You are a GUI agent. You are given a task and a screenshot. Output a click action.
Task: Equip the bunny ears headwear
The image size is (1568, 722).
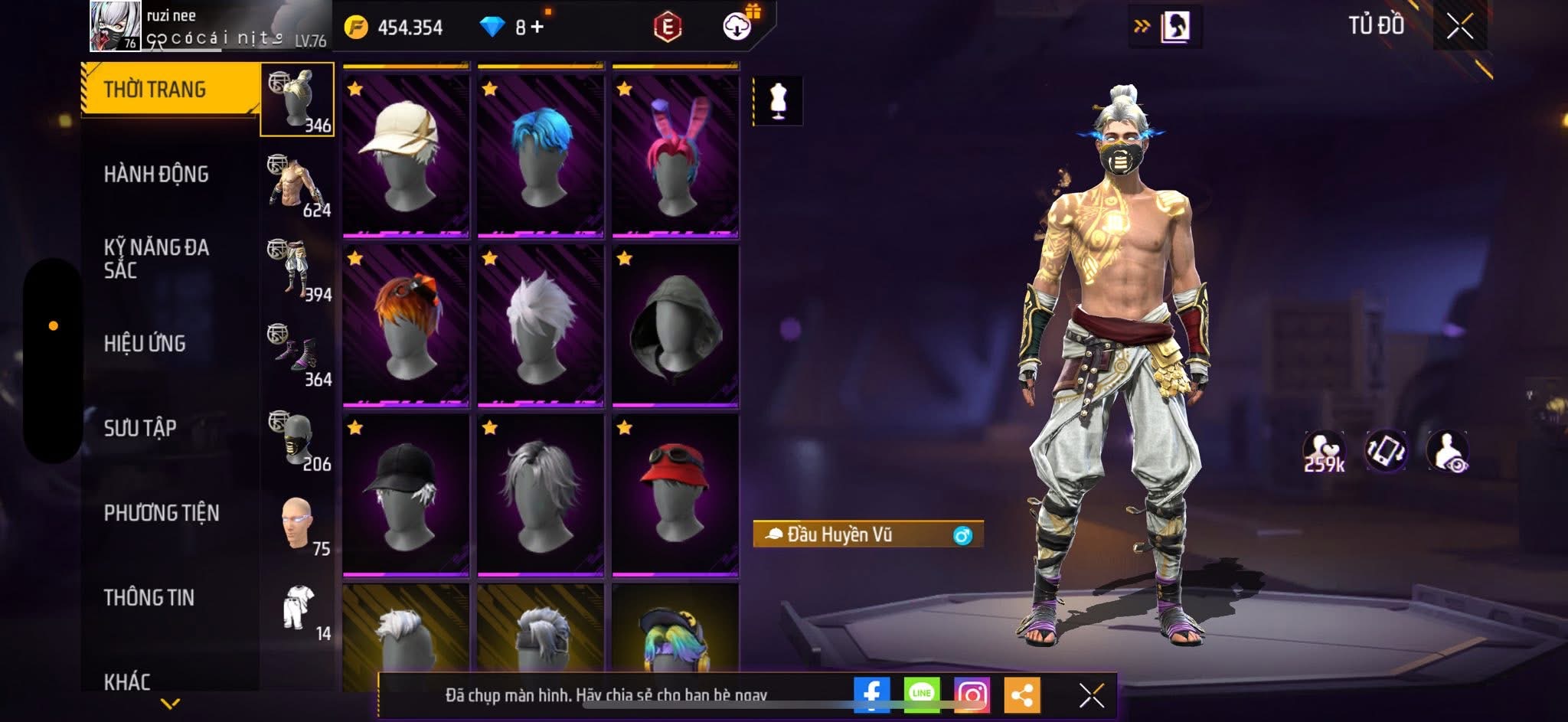[x=675, y=153]
